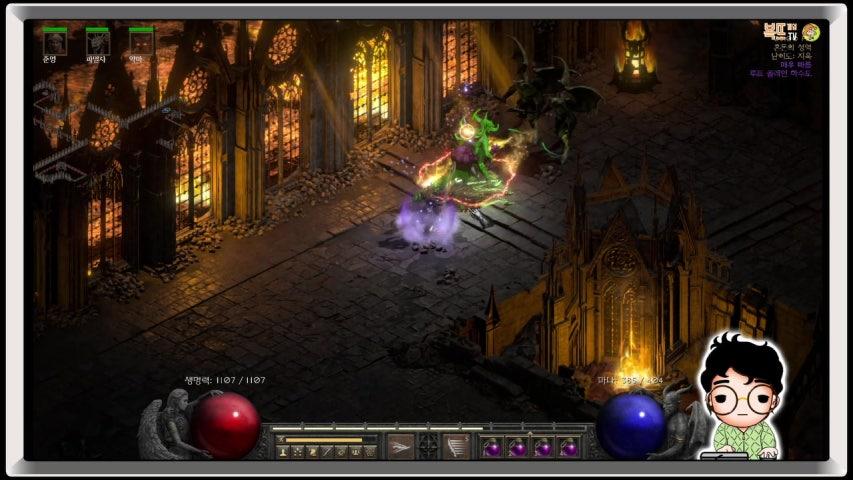Image resolution: width=853 pixels, height=480 pixels.
Task: Use the purple potion in belt slot 2
Action: pyautogui.click(x=518, y=447)
